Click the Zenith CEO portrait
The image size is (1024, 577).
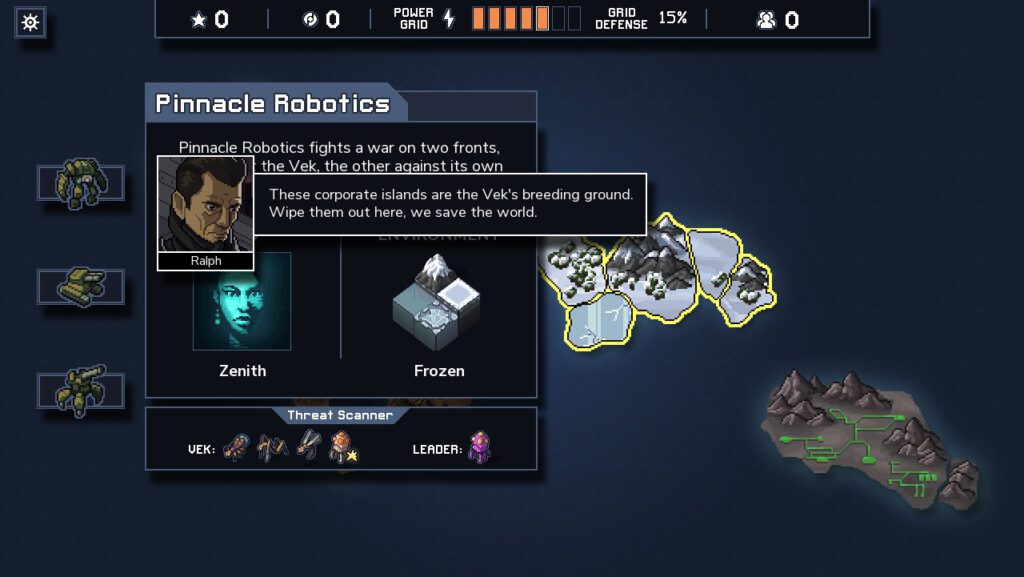242,301
